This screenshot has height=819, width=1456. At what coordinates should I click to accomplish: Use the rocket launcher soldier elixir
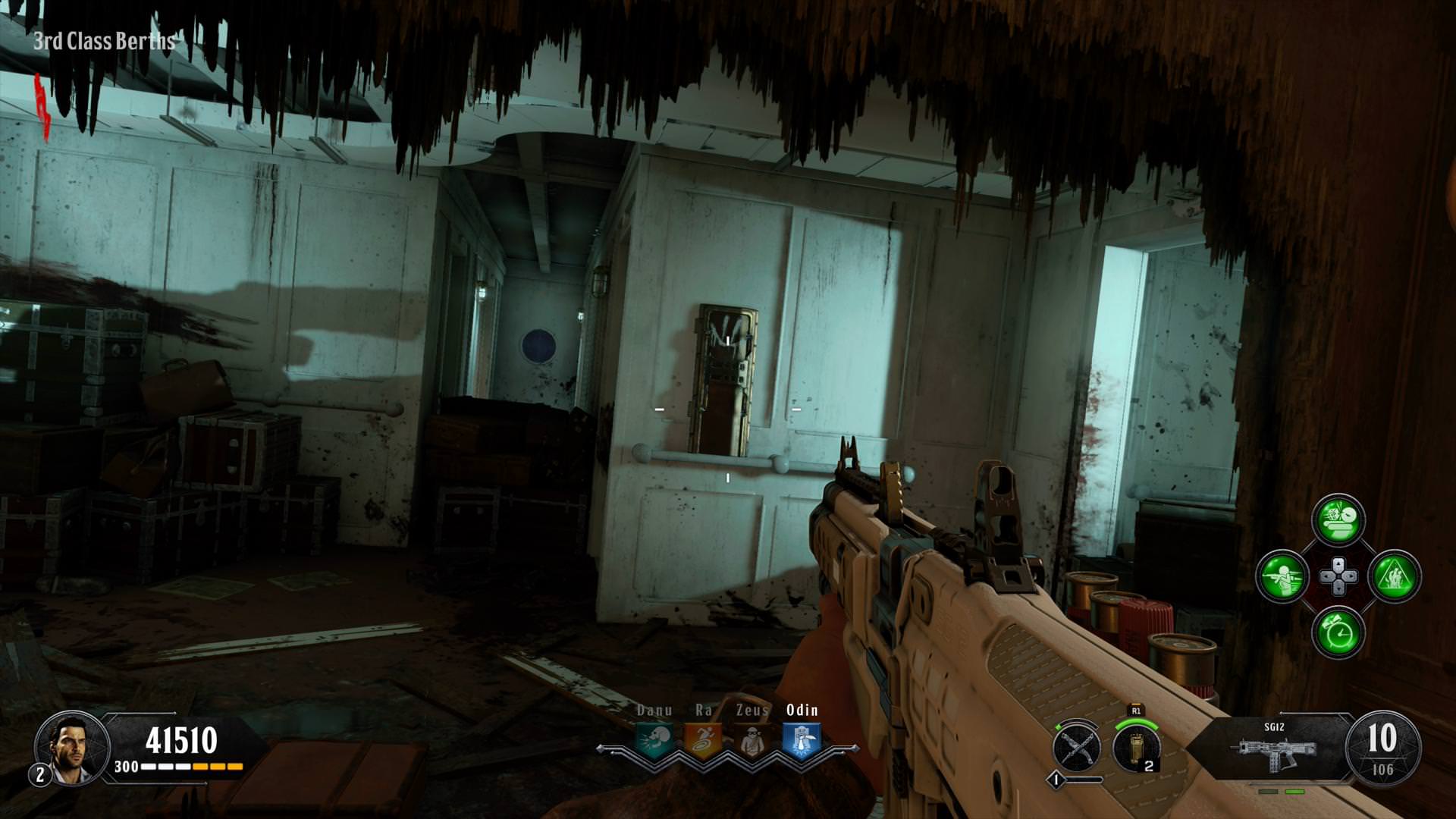1282,576
